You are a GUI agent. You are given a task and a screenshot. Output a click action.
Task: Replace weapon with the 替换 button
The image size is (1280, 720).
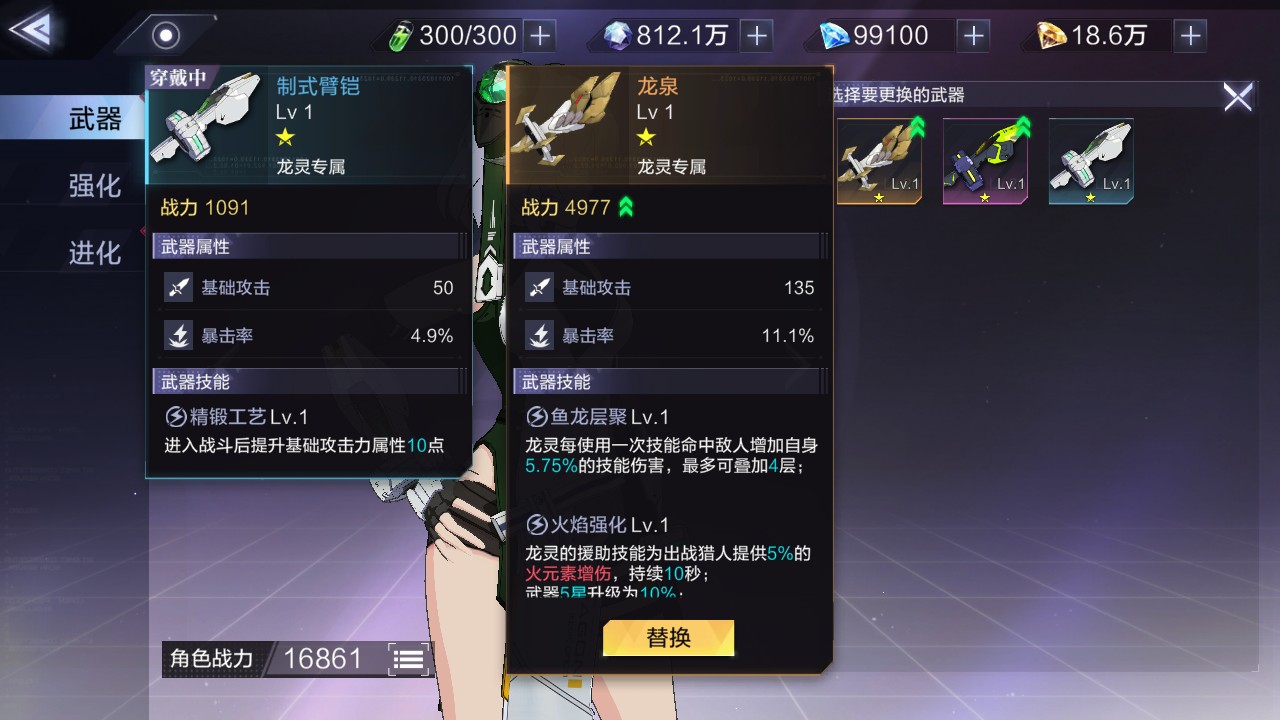pos(668,638)
